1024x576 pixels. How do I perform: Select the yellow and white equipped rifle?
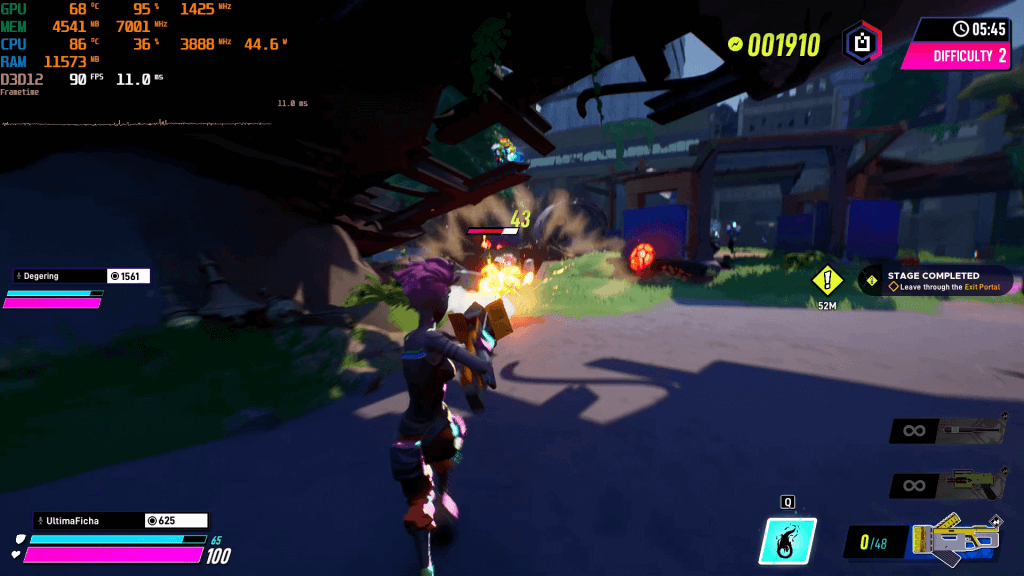click(x=956, y=540)
